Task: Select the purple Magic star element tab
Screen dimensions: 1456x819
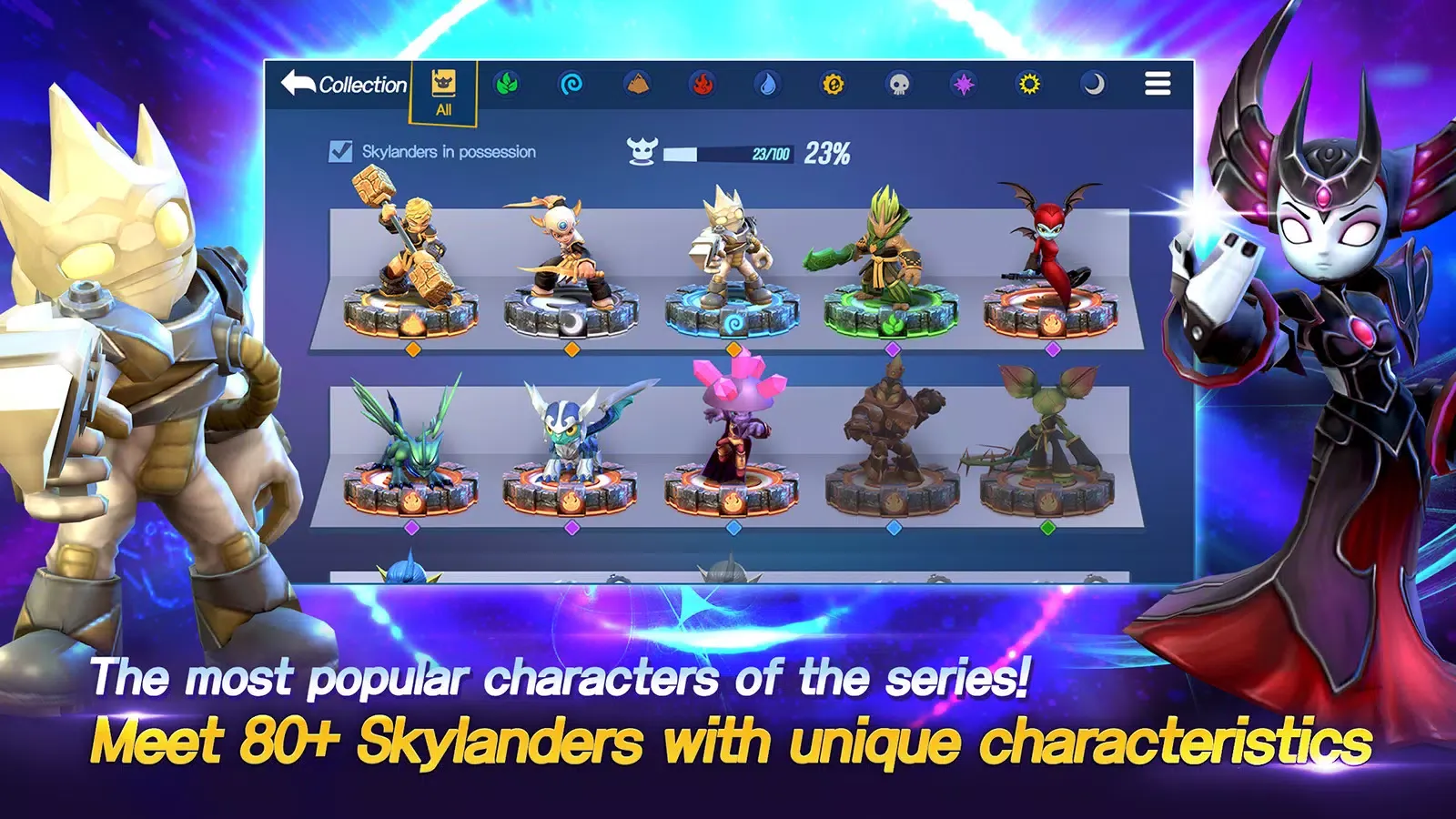Action: [963, 85]
